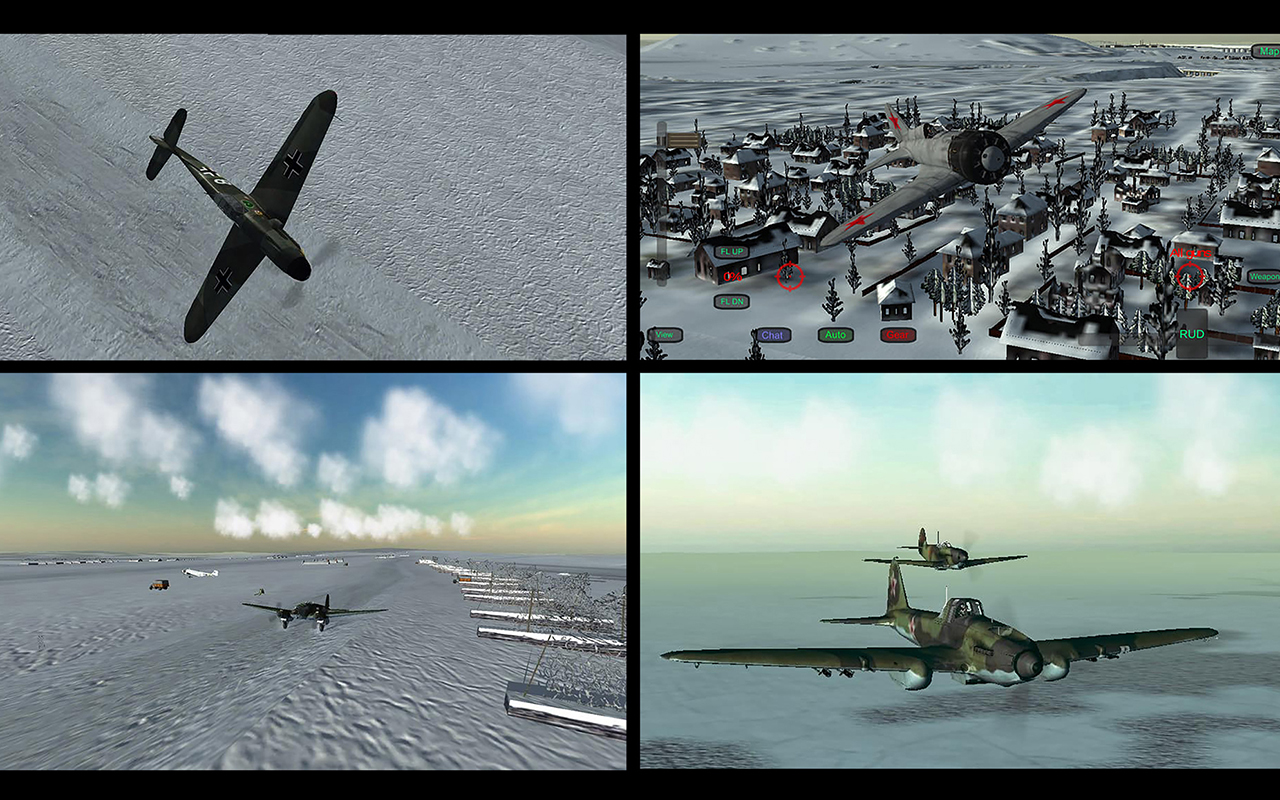
Task: Fire using the All guns crosshair button
Action: [1190, 277]
